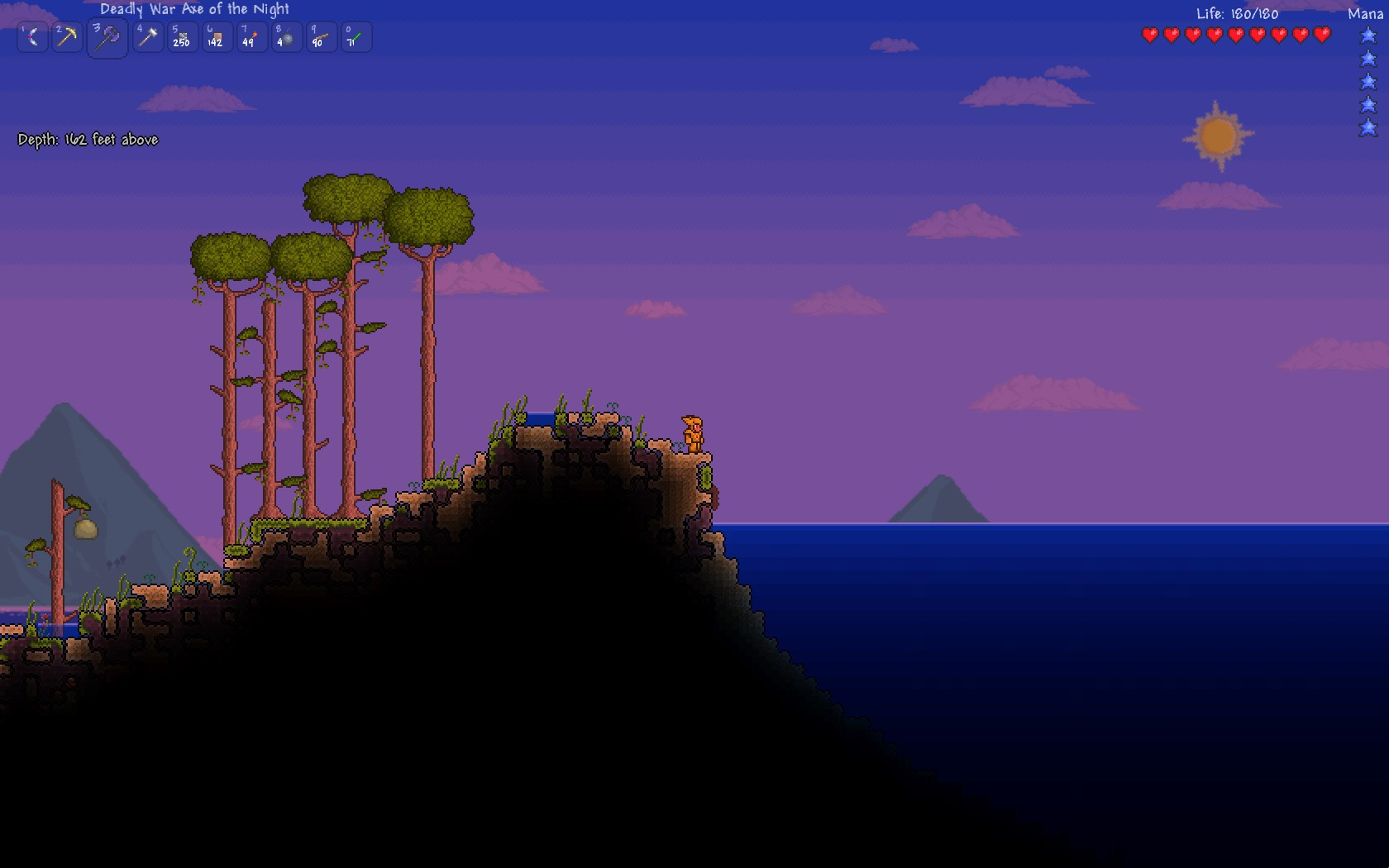This screenshot has height=868, width=1389.
Task: Select the green glowstick slot with 71
Action: coord(355,37)
